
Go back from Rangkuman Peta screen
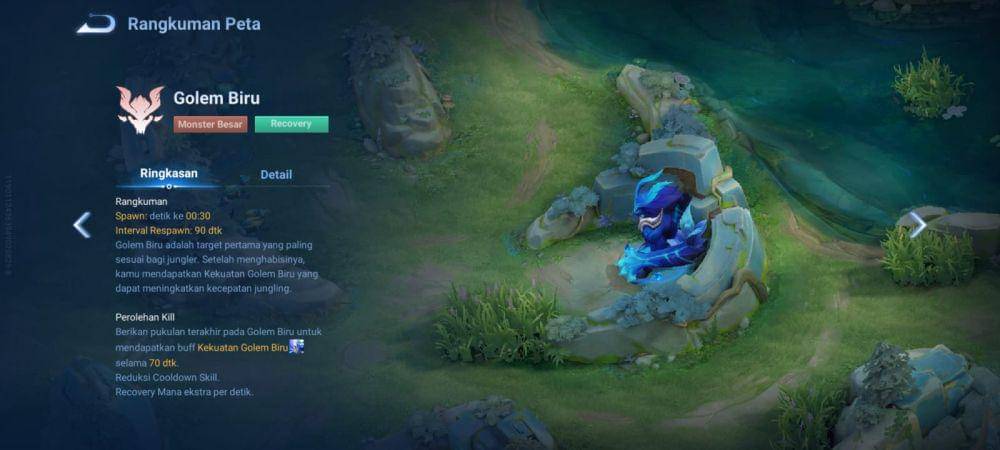[x=96, y=23]
